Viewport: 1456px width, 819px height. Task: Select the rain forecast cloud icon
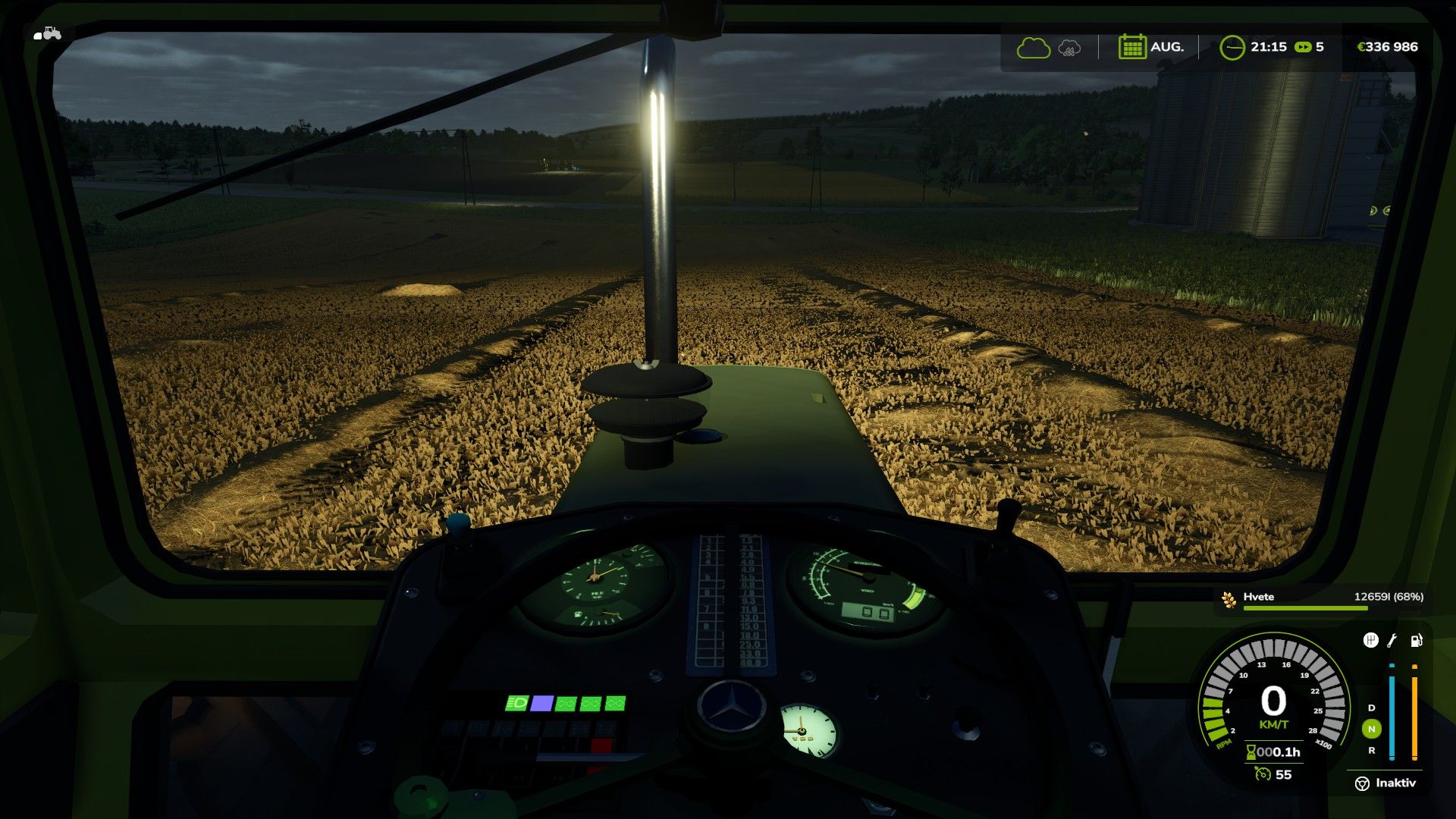[1069, 48]
